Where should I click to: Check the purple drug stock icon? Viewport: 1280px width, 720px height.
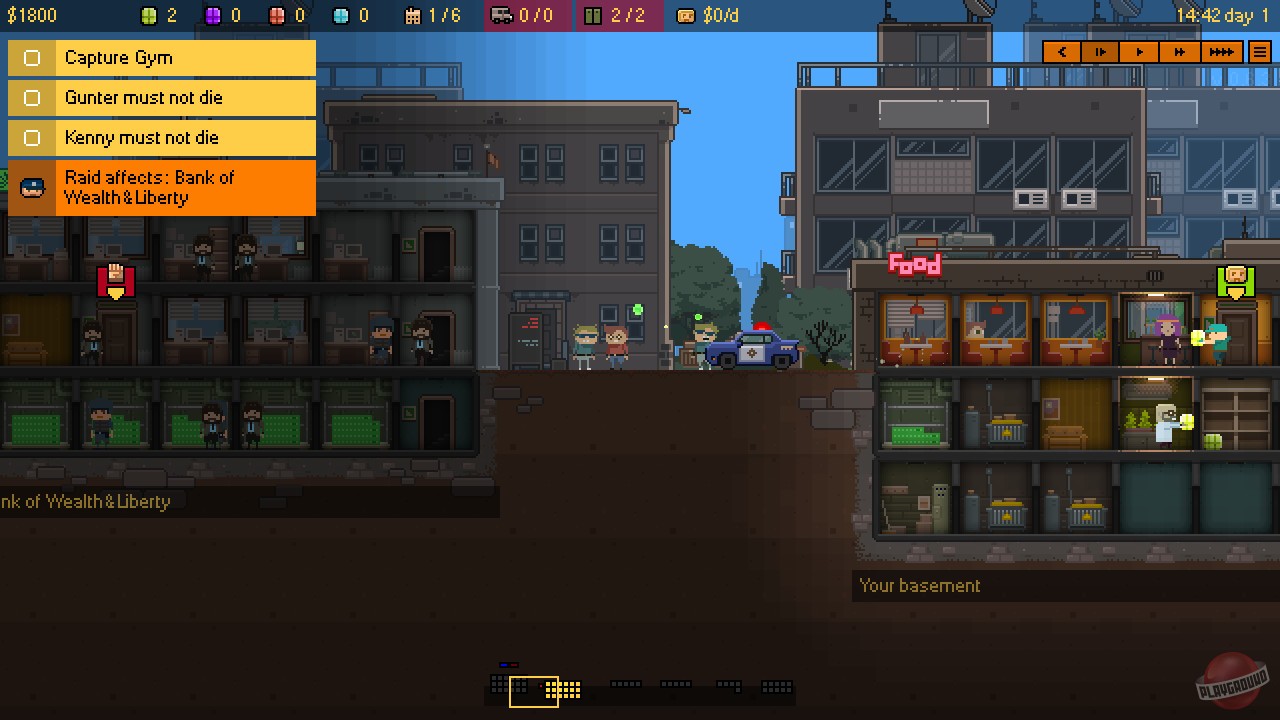pos(211,15)
